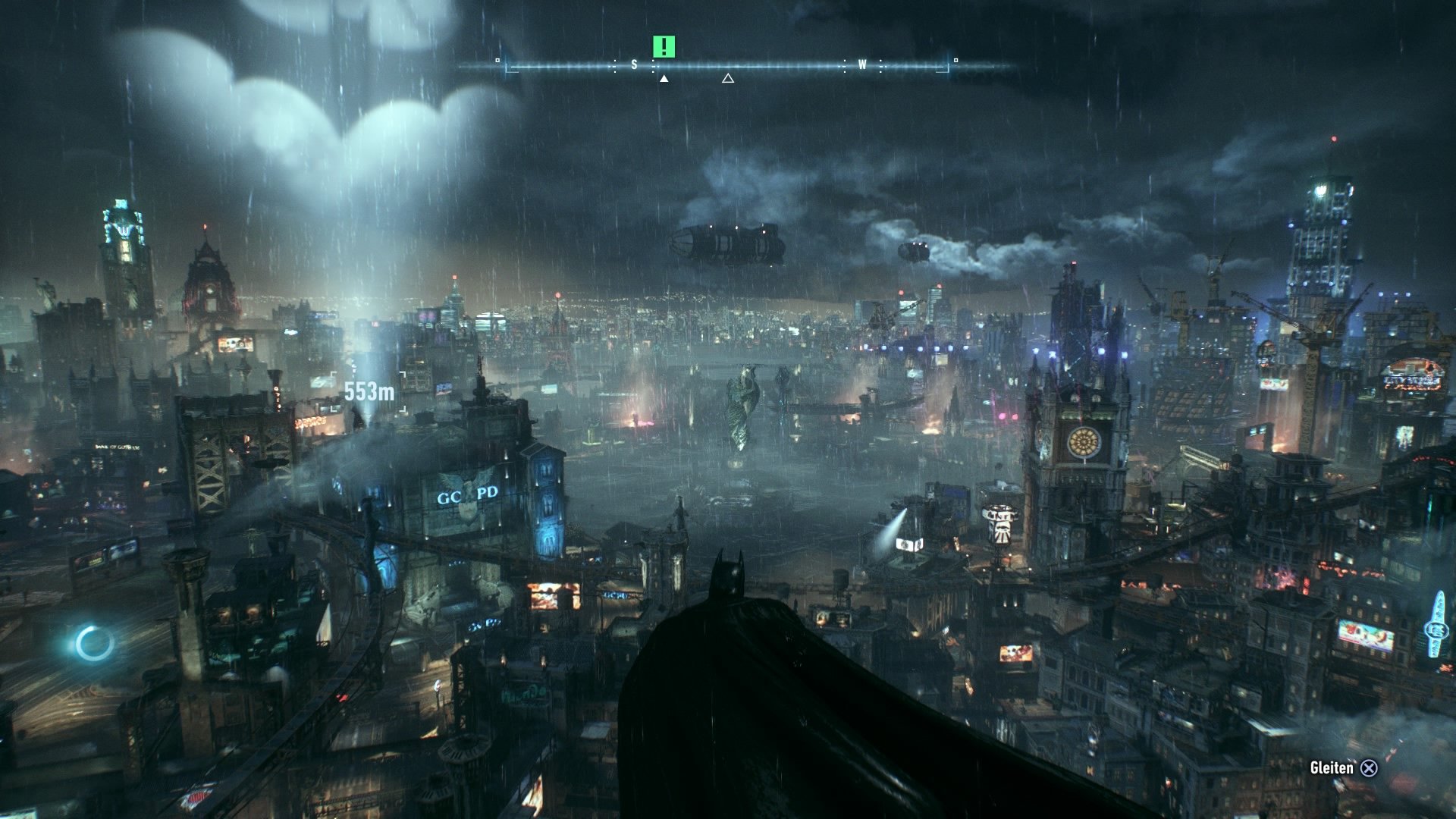Toggle the left square endpoint of the compass

497,59
